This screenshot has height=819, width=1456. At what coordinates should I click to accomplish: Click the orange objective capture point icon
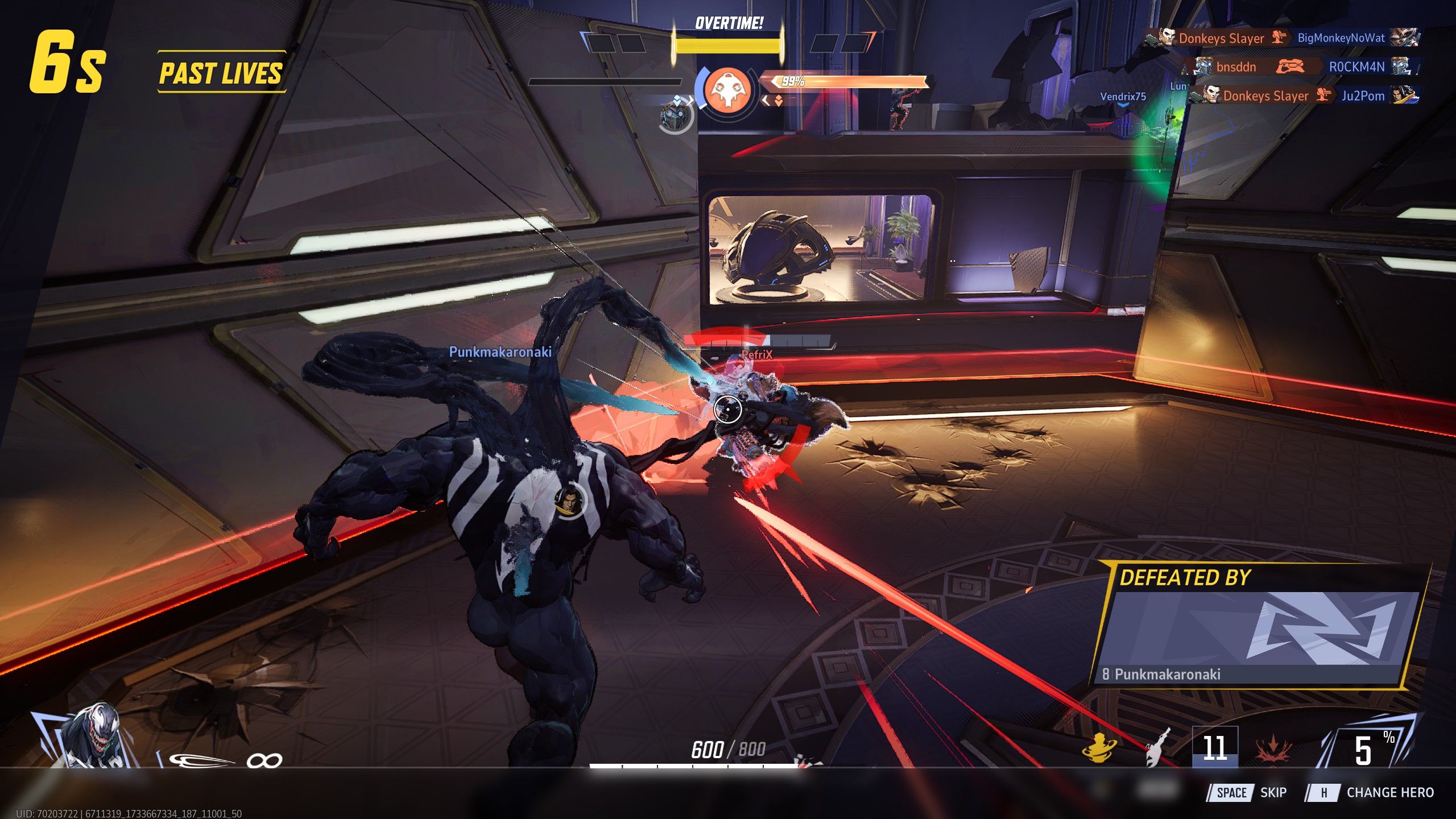727,90
